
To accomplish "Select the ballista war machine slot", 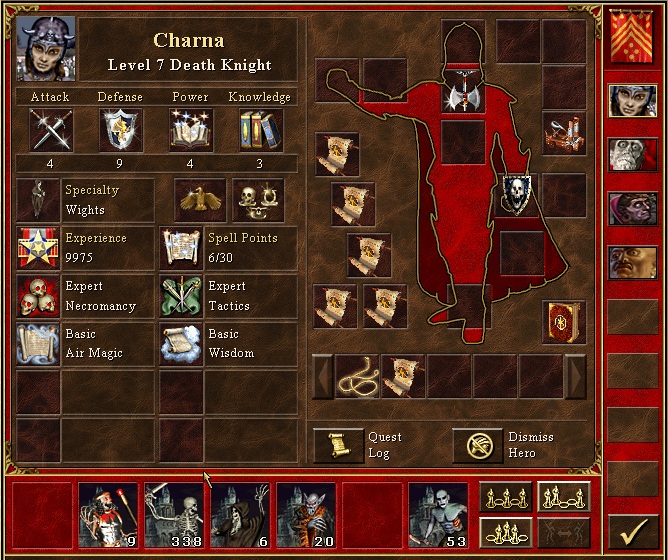I will [x=564, y=132].
